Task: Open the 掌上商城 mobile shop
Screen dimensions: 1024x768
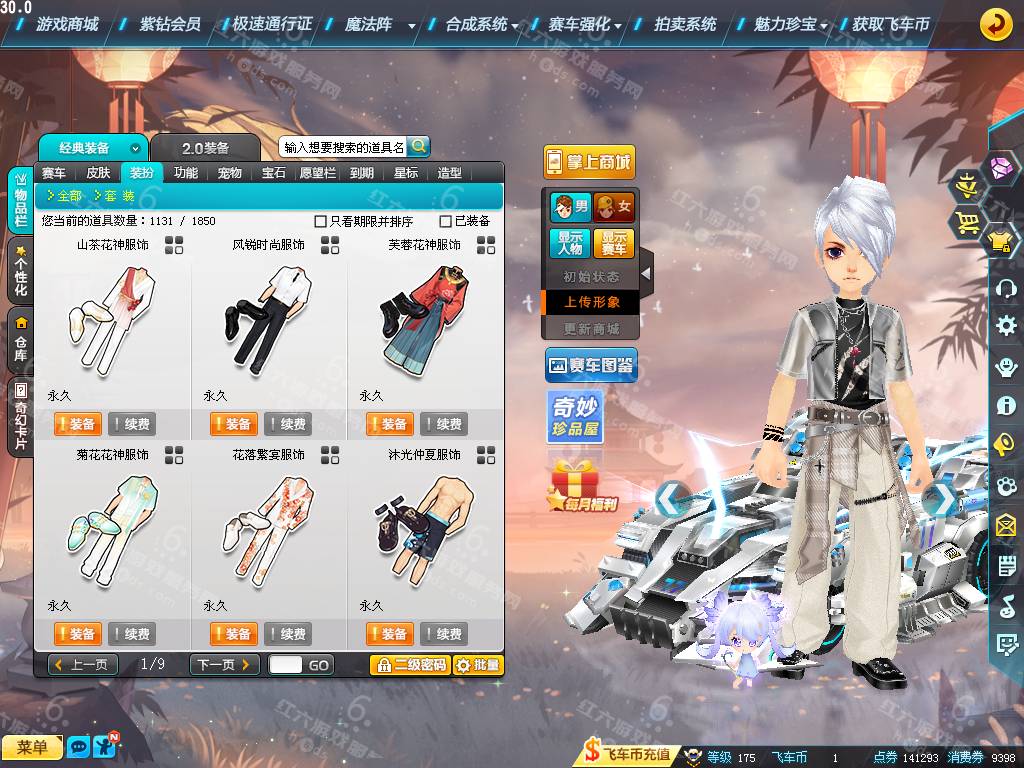Action: [x=589, y=163]
